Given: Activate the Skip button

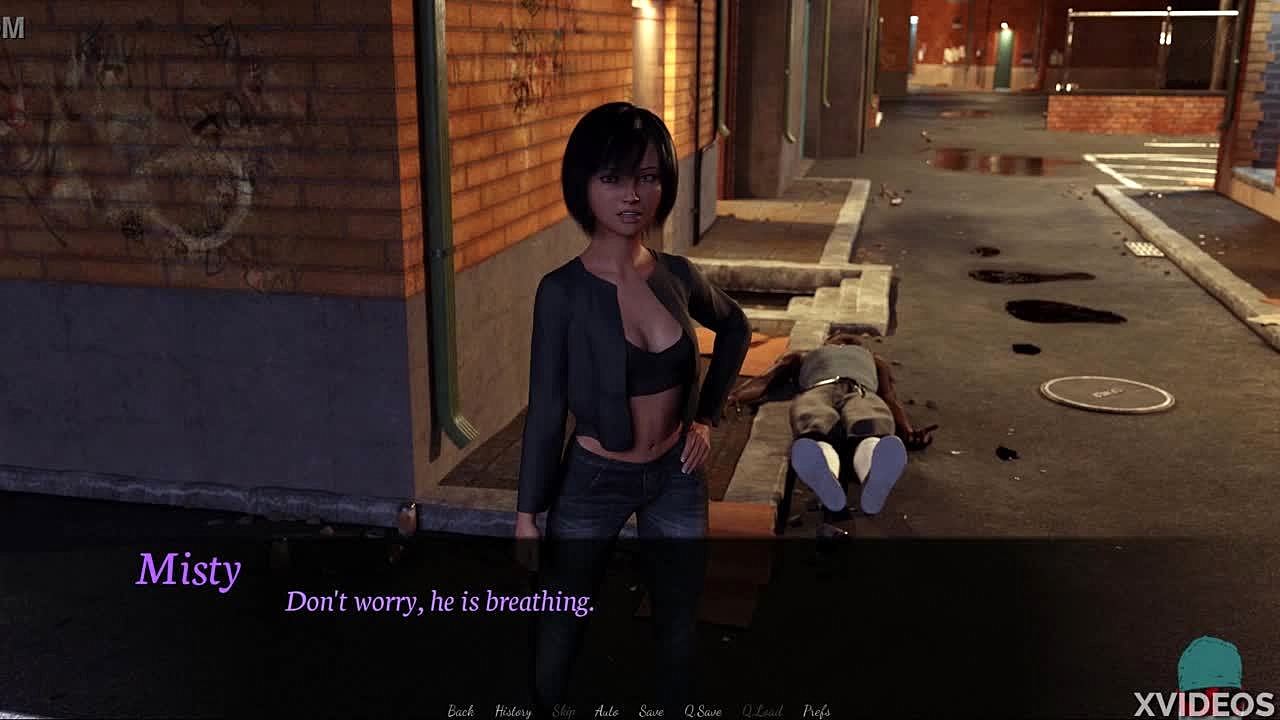Looking at the screenshot, I should pyautogui.click(x=564, y=711).
